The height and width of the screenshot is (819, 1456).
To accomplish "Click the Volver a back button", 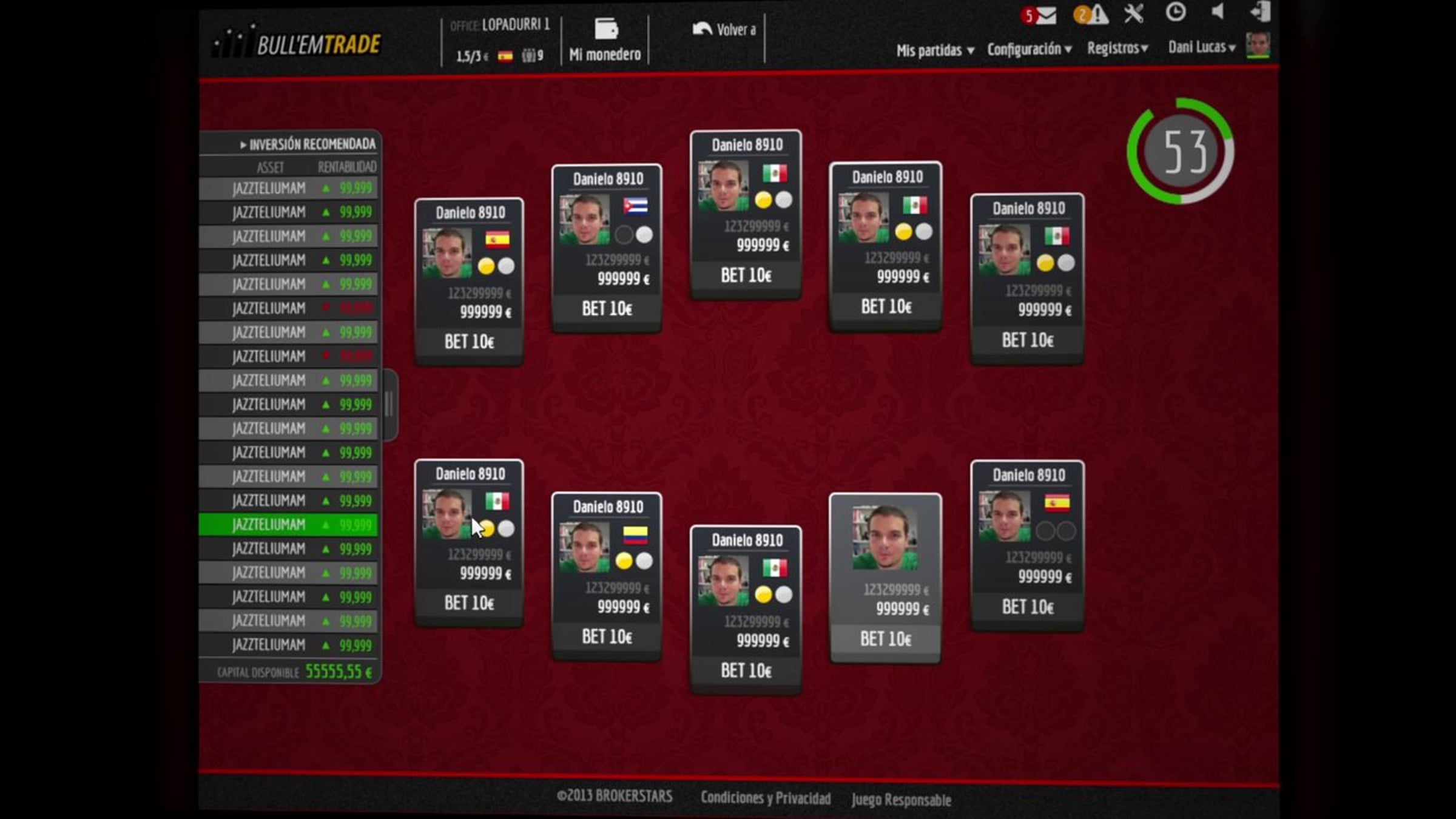I will (724, 30).
